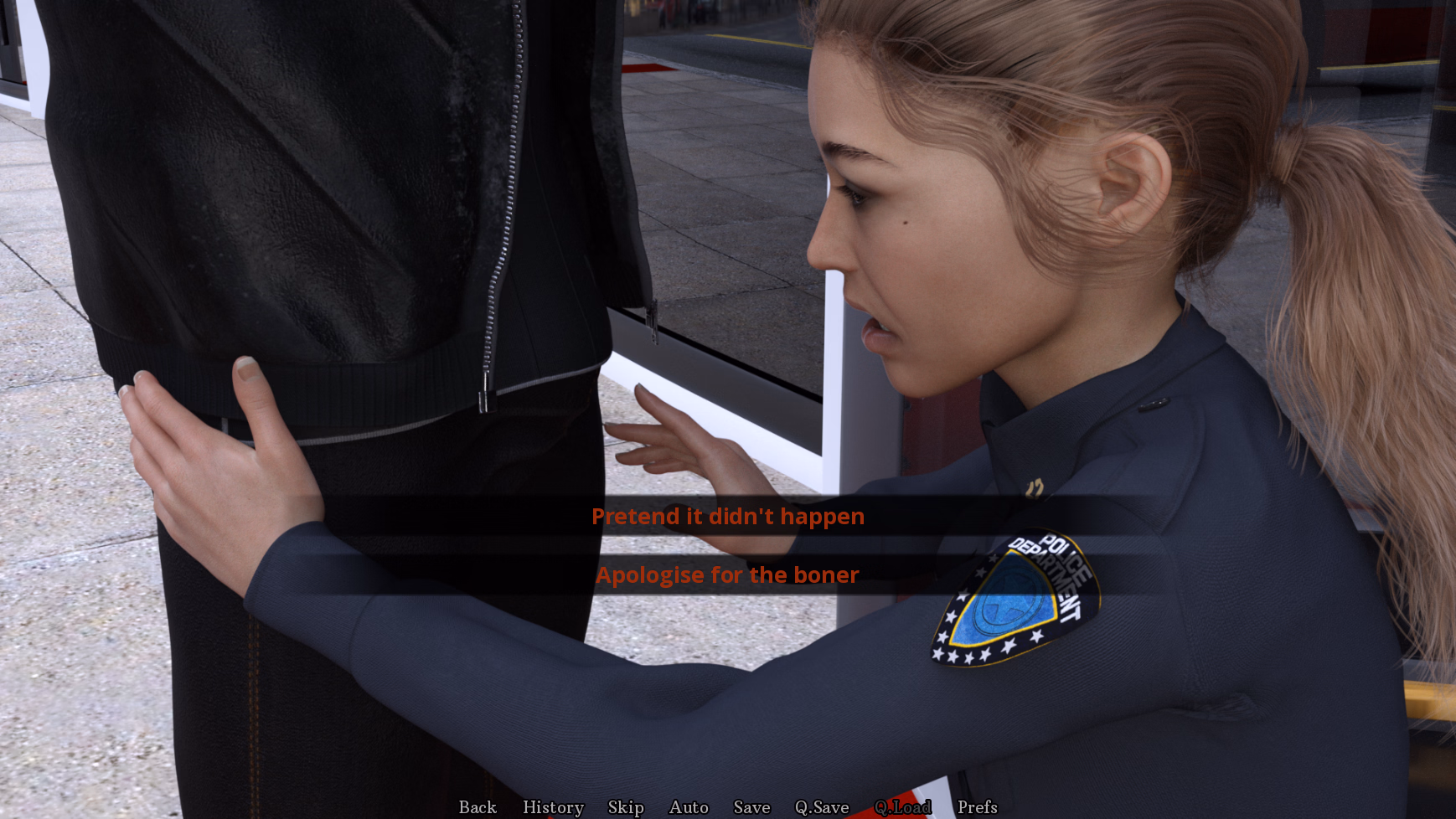Viewport: 1456px width, 819px height.
Task: Save your game progress
Action: [751, 807]
